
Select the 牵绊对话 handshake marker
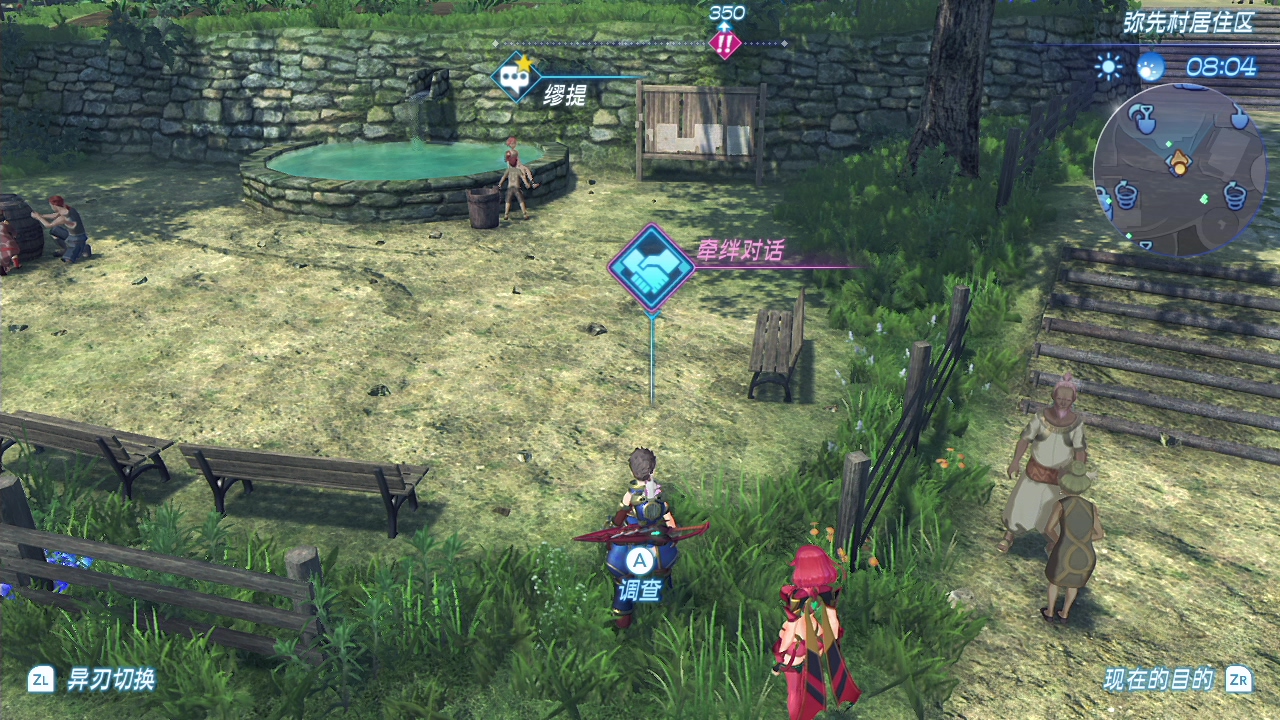coord(652,267)
